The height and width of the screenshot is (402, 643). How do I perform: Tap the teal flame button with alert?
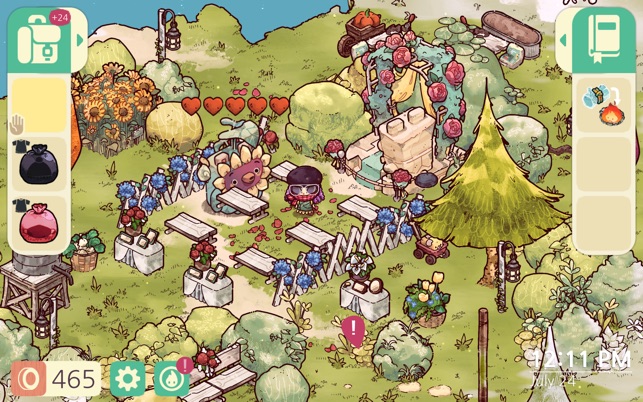[x=171, y=379]
